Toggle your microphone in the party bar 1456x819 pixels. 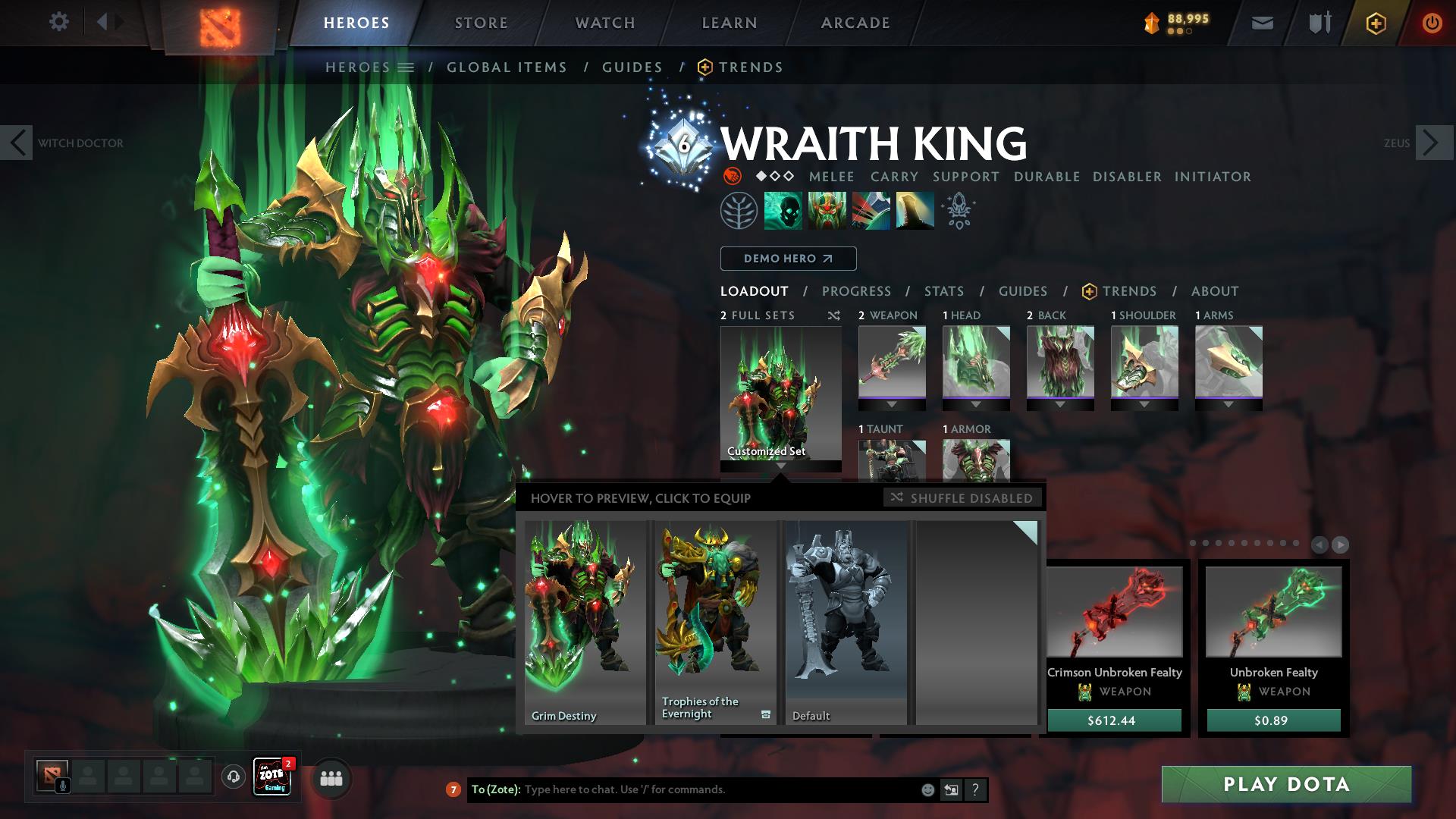[63, 784]
